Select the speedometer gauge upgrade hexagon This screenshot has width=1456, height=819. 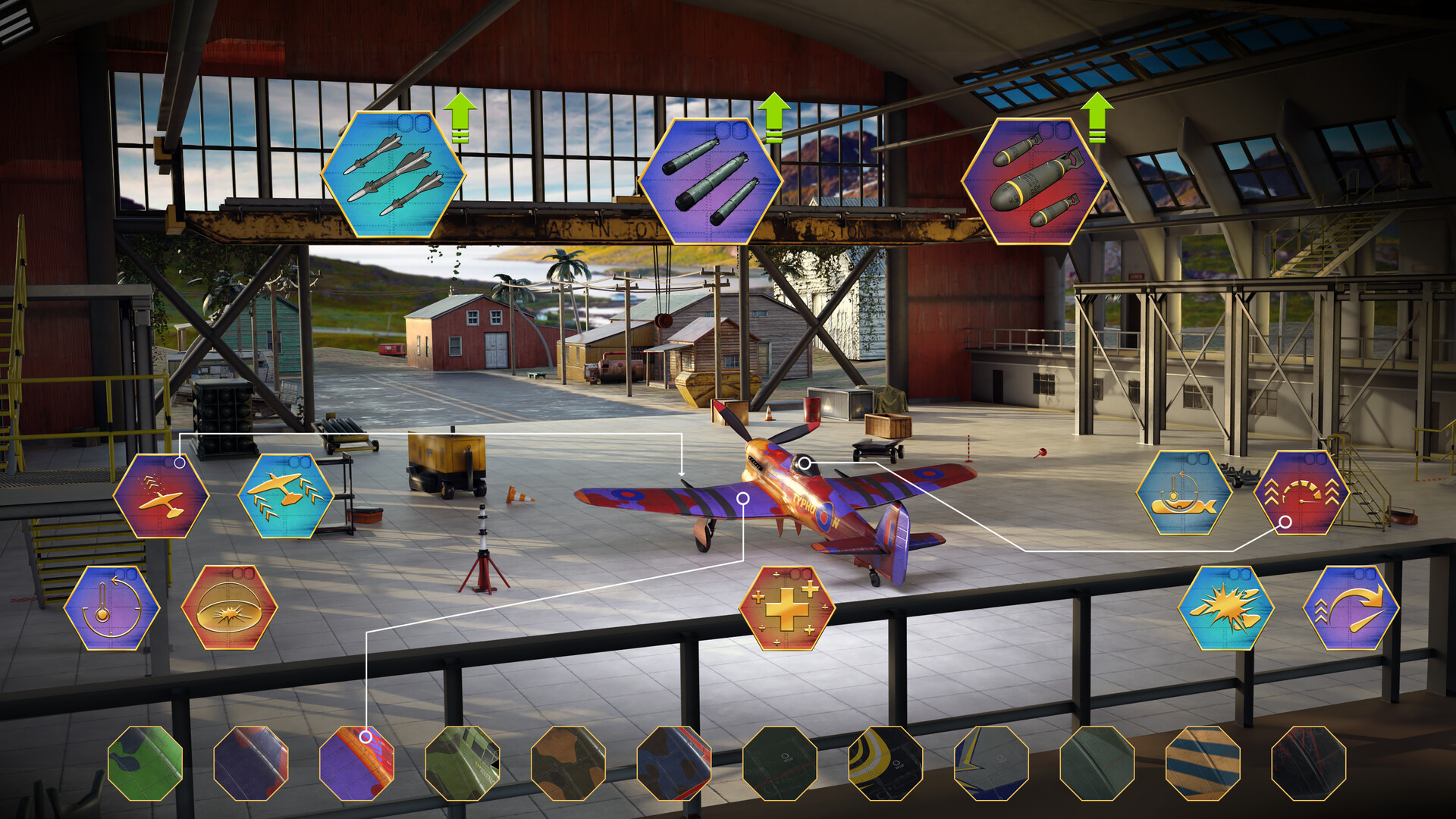pyautogui.click(x=1301, y=493)
